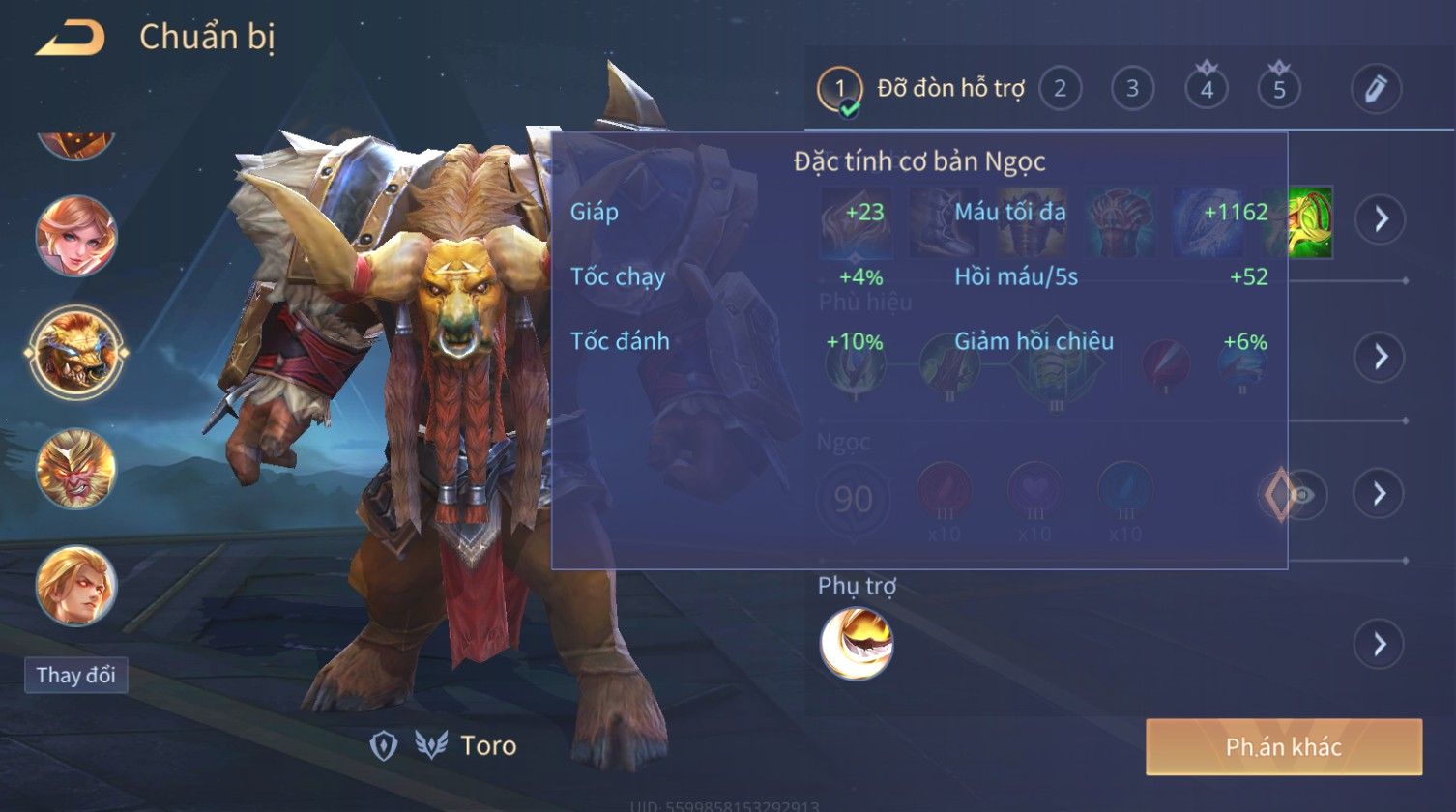Viewport: 1456px width, 812px height.
Task: Toggle the rune stats eye icon
Action: coord(1302,495)
